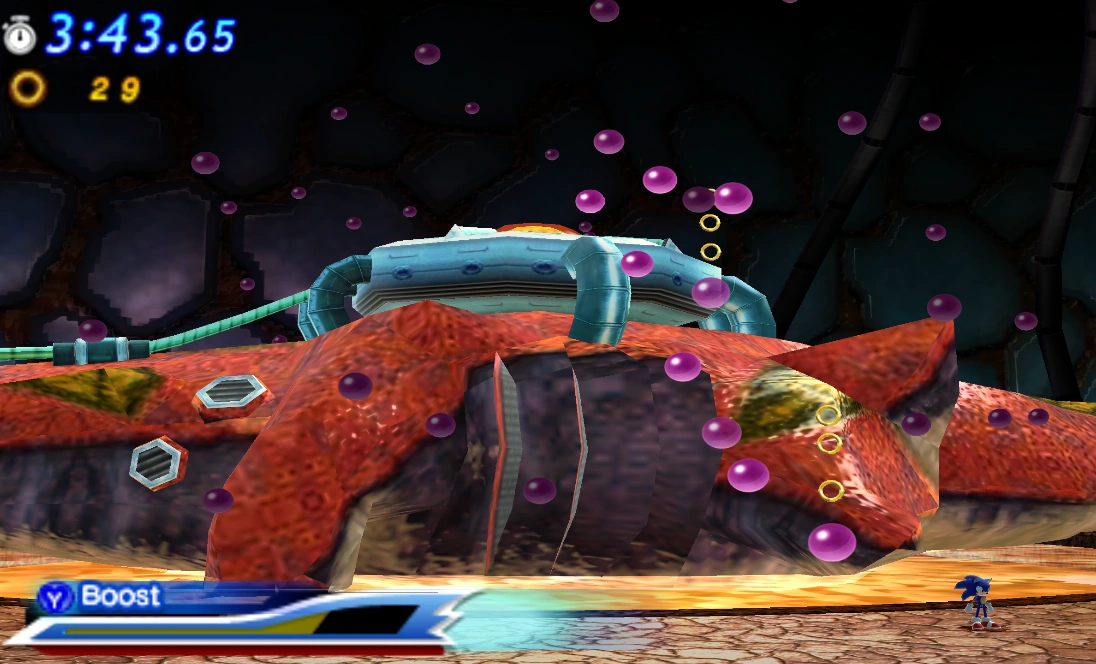Activate the Boost gauge label
The width and height of the screenshot is (1096, 664).
(x=119, y=597)
